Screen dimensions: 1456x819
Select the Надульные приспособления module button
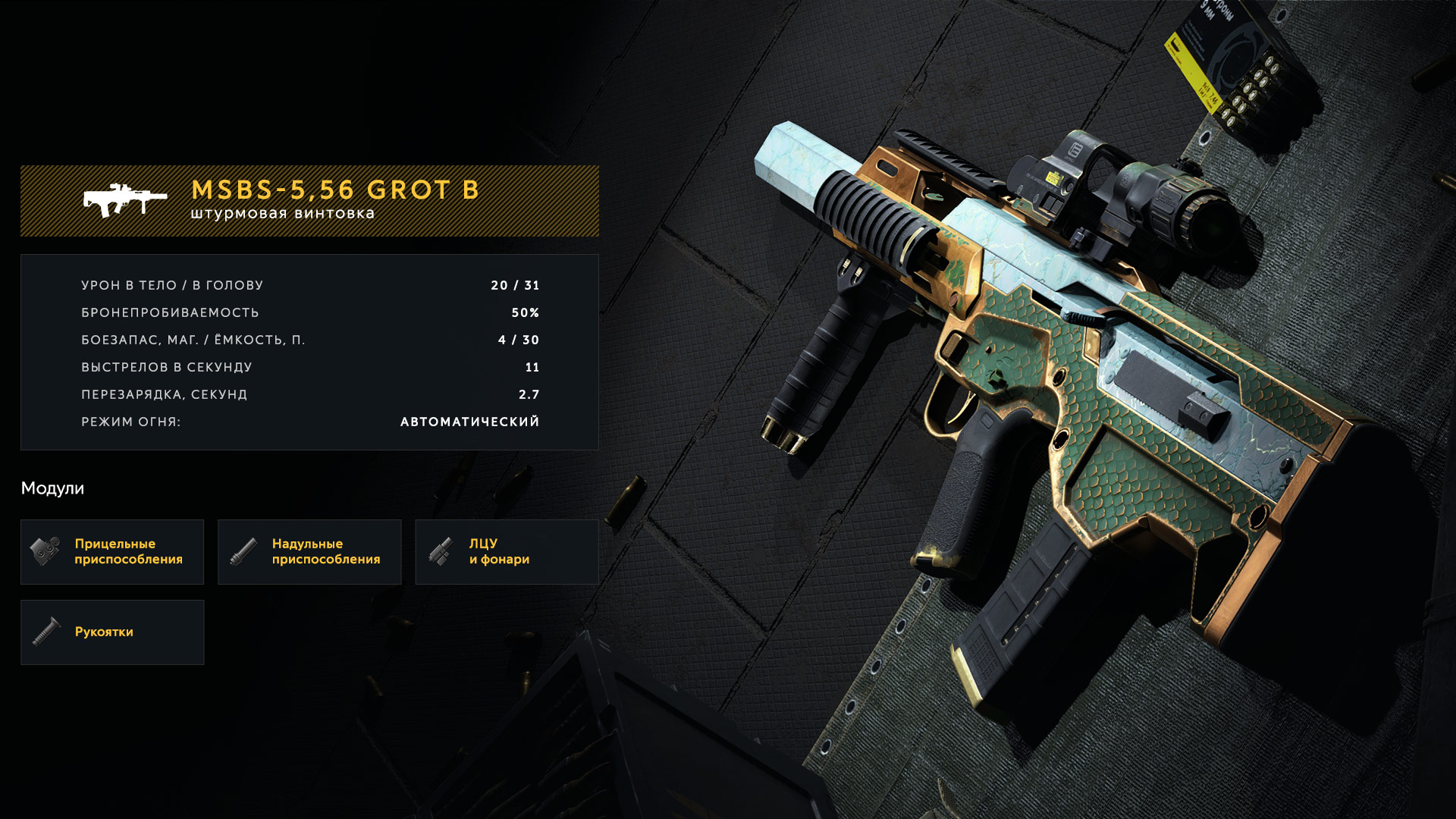pyautogui.click(x=309, y=552)
